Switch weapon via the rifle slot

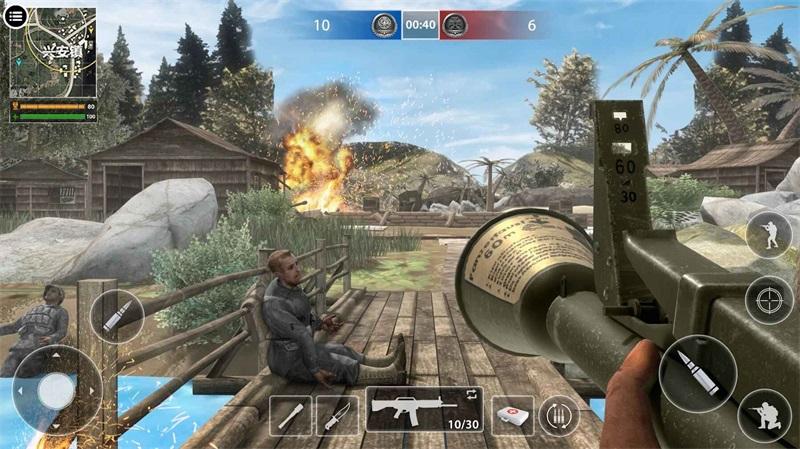point(424,410)
